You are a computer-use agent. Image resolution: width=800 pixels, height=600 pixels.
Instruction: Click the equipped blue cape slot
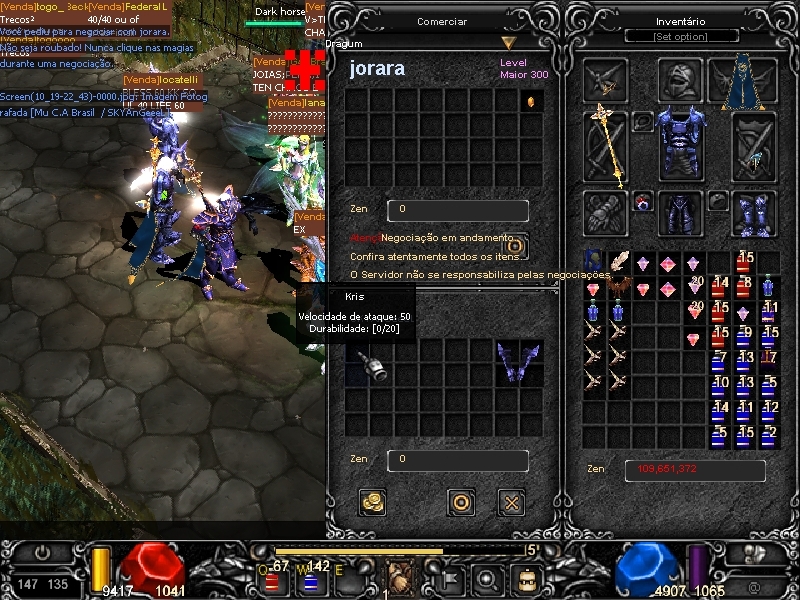pos(743,82)
